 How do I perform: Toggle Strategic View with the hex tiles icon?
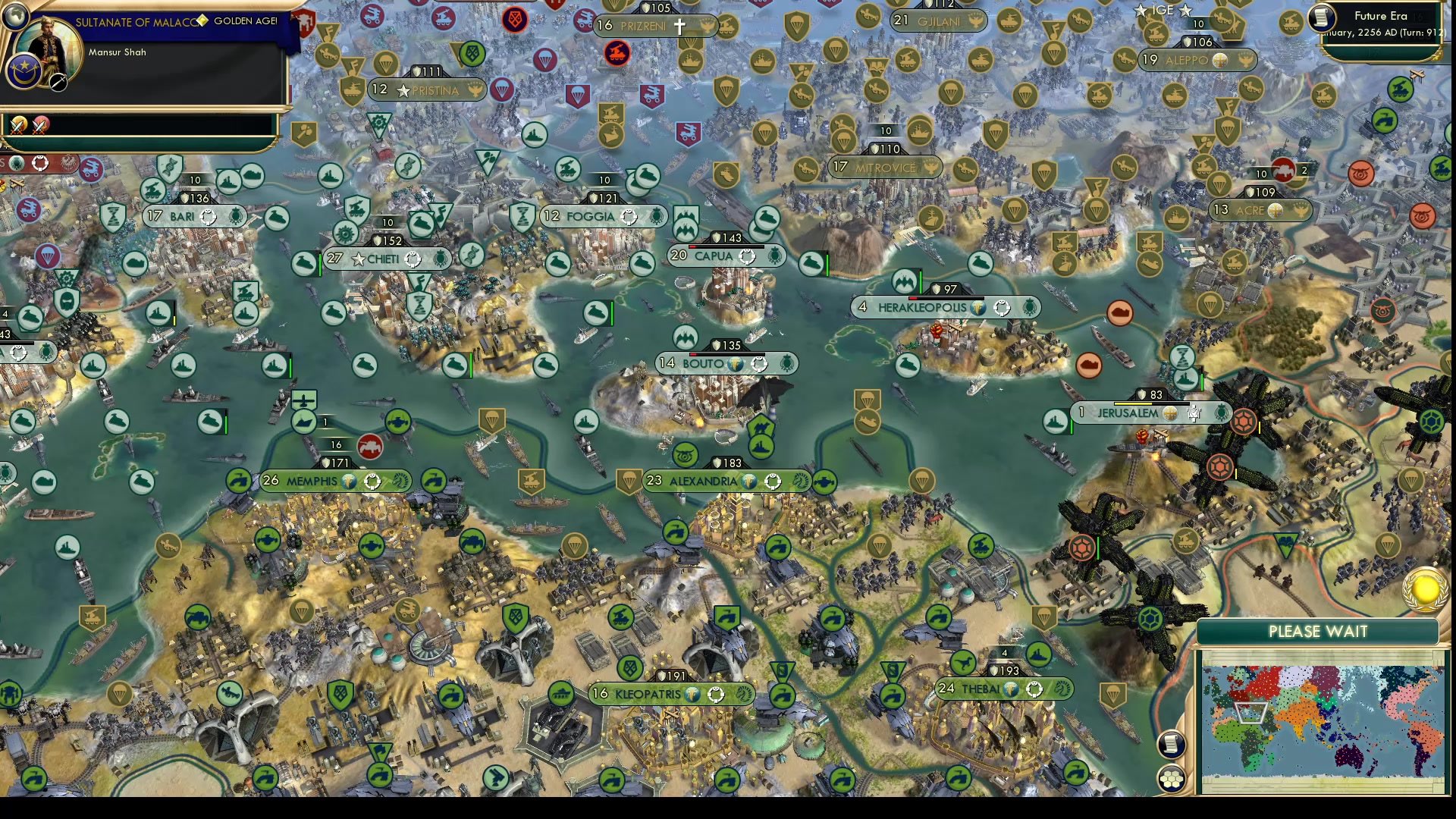pyautogui.click(x=1172, y=779)
